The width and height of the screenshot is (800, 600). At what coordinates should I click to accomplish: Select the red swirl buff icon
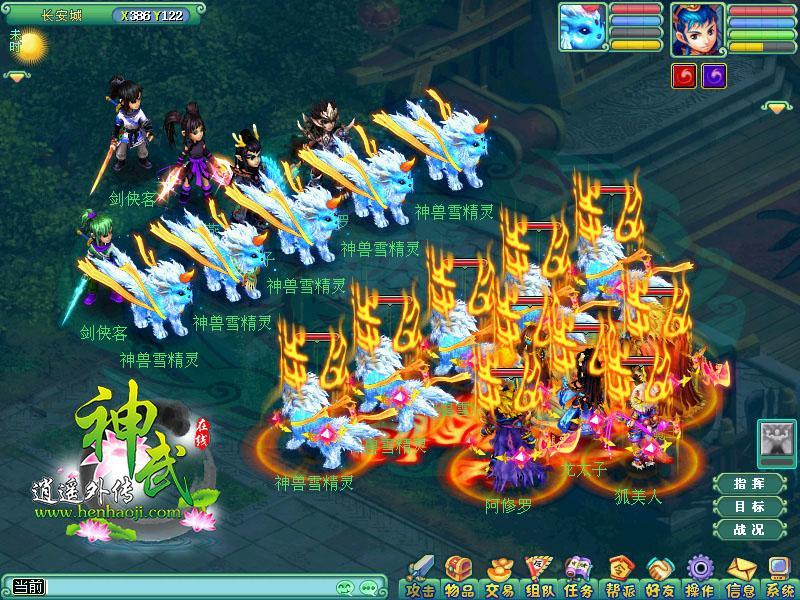[x=684, y=76]
